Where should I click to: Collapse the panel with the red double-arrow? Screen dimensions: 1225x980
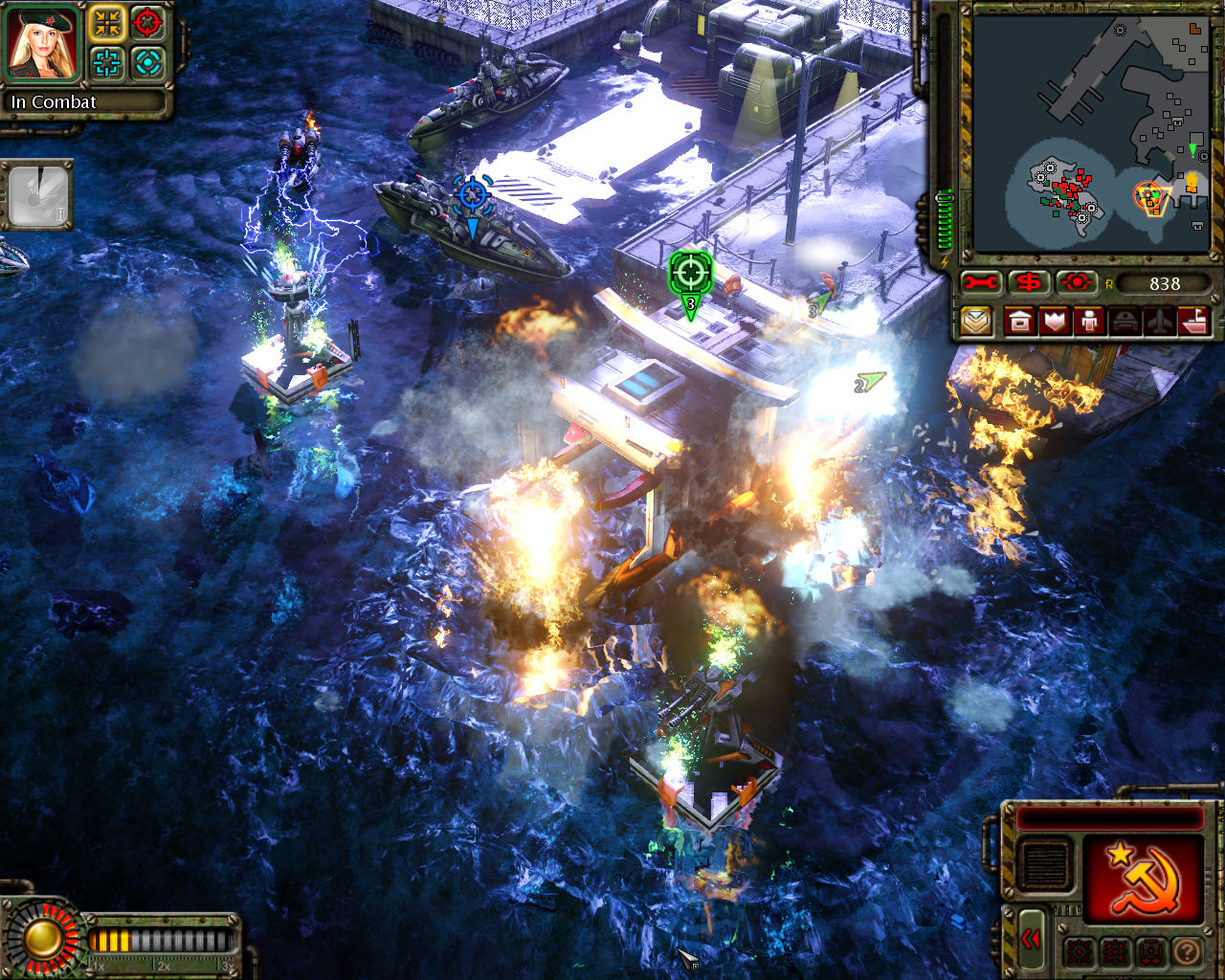[x=1031, y=939]
